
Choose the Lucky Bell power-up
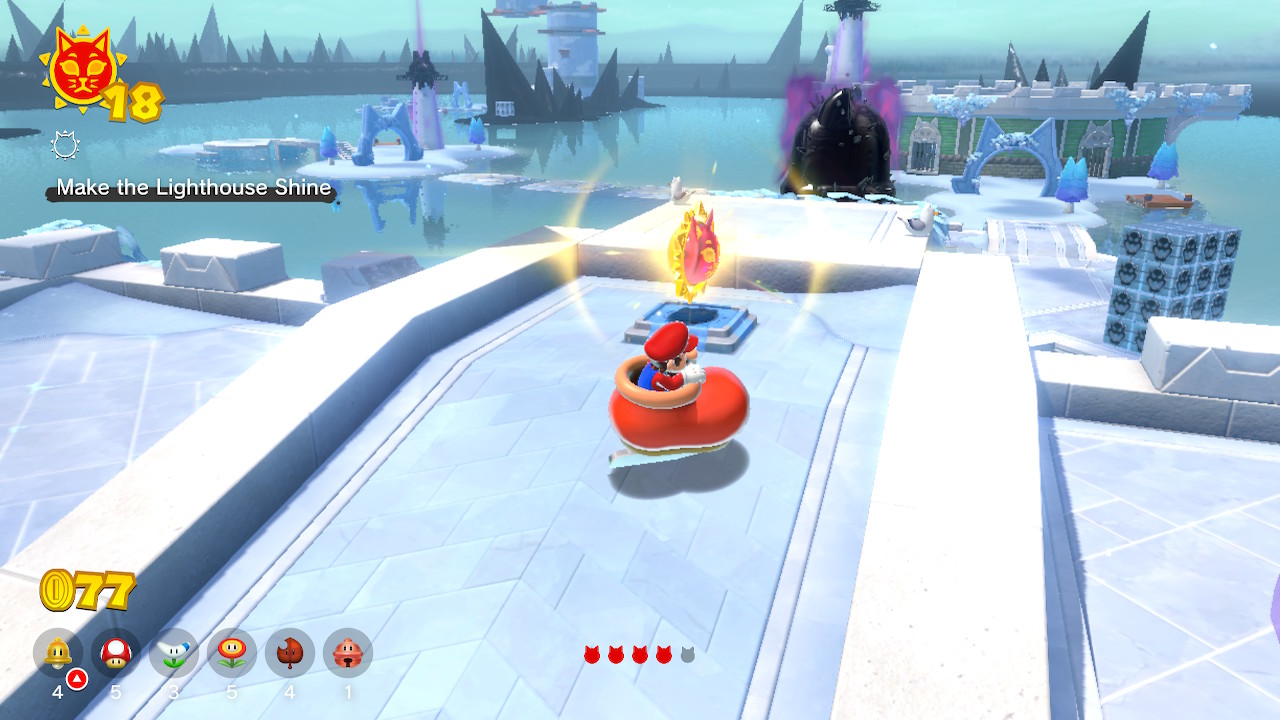point(348,654)
